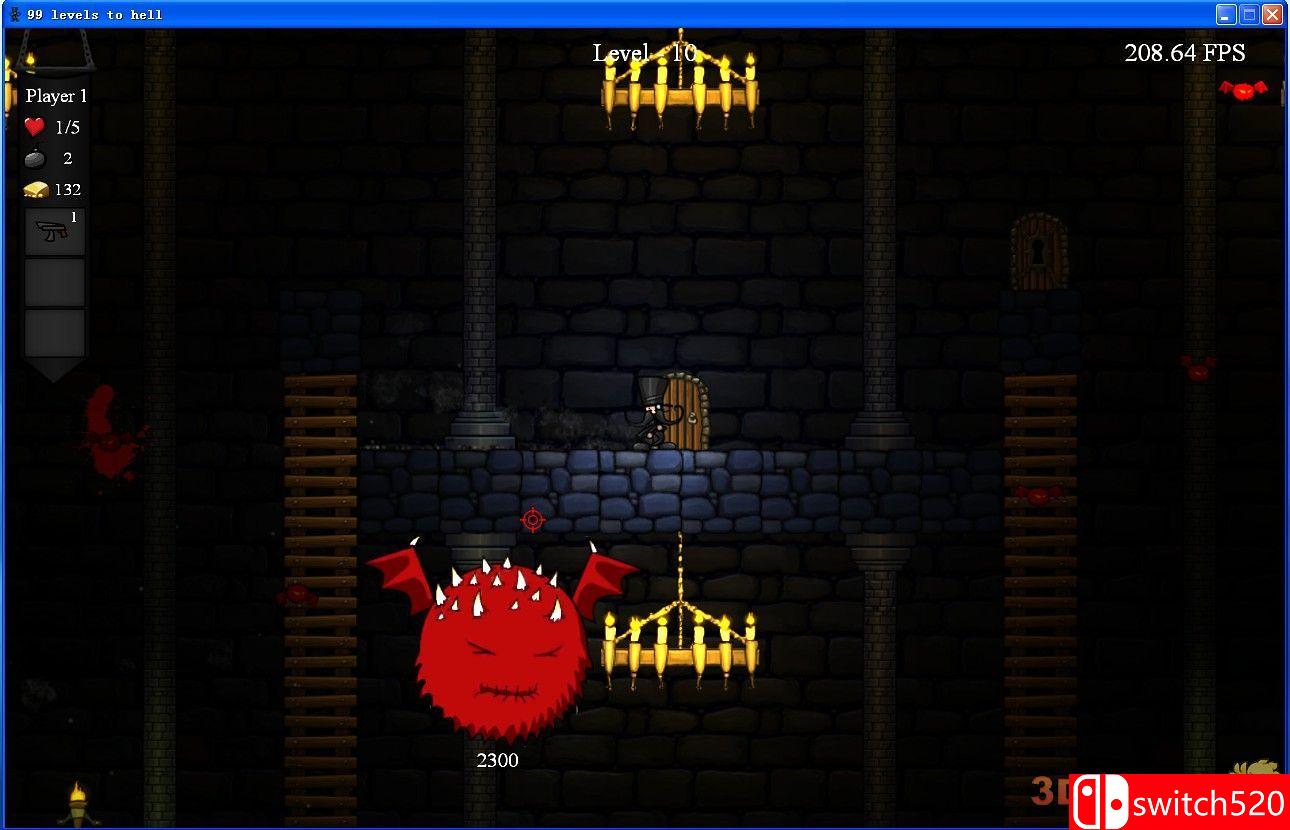The image size is (1290, 830).
Task: Click the player character in the top hat
Action: coord(650,415)
